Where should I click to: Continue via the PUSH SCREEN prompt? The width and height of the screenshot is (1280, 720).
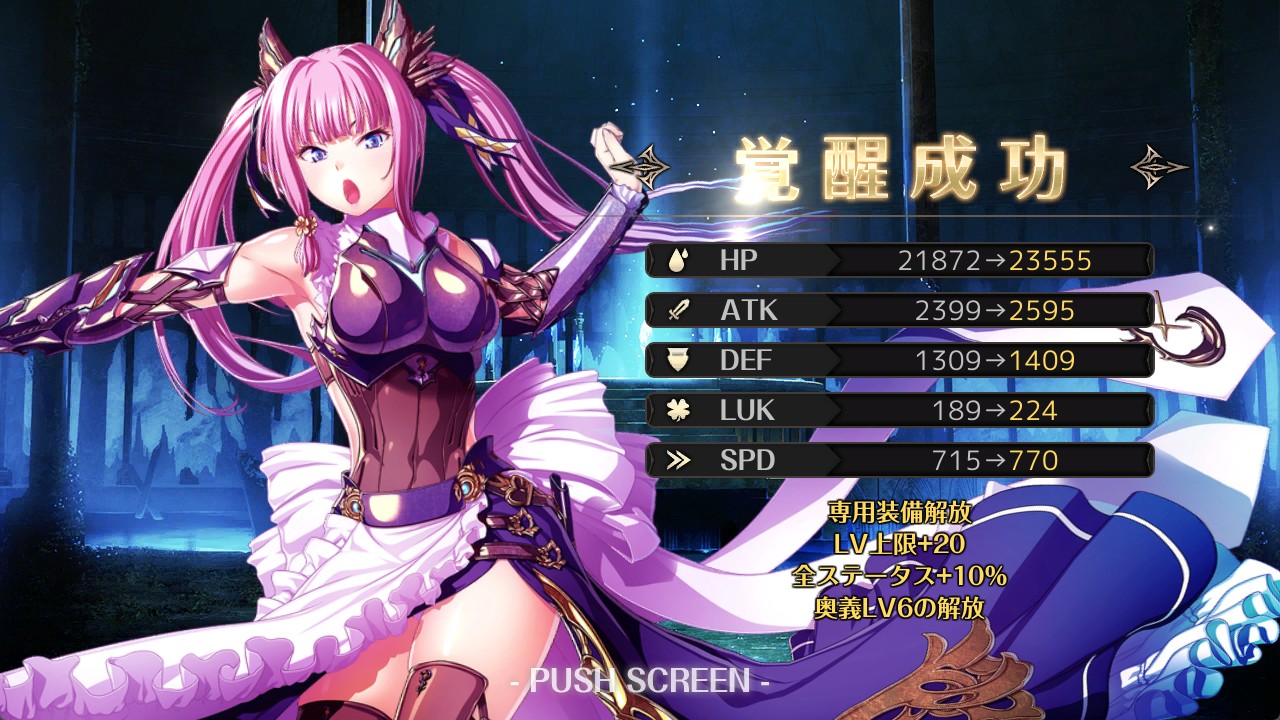click(x=639, y=681)
